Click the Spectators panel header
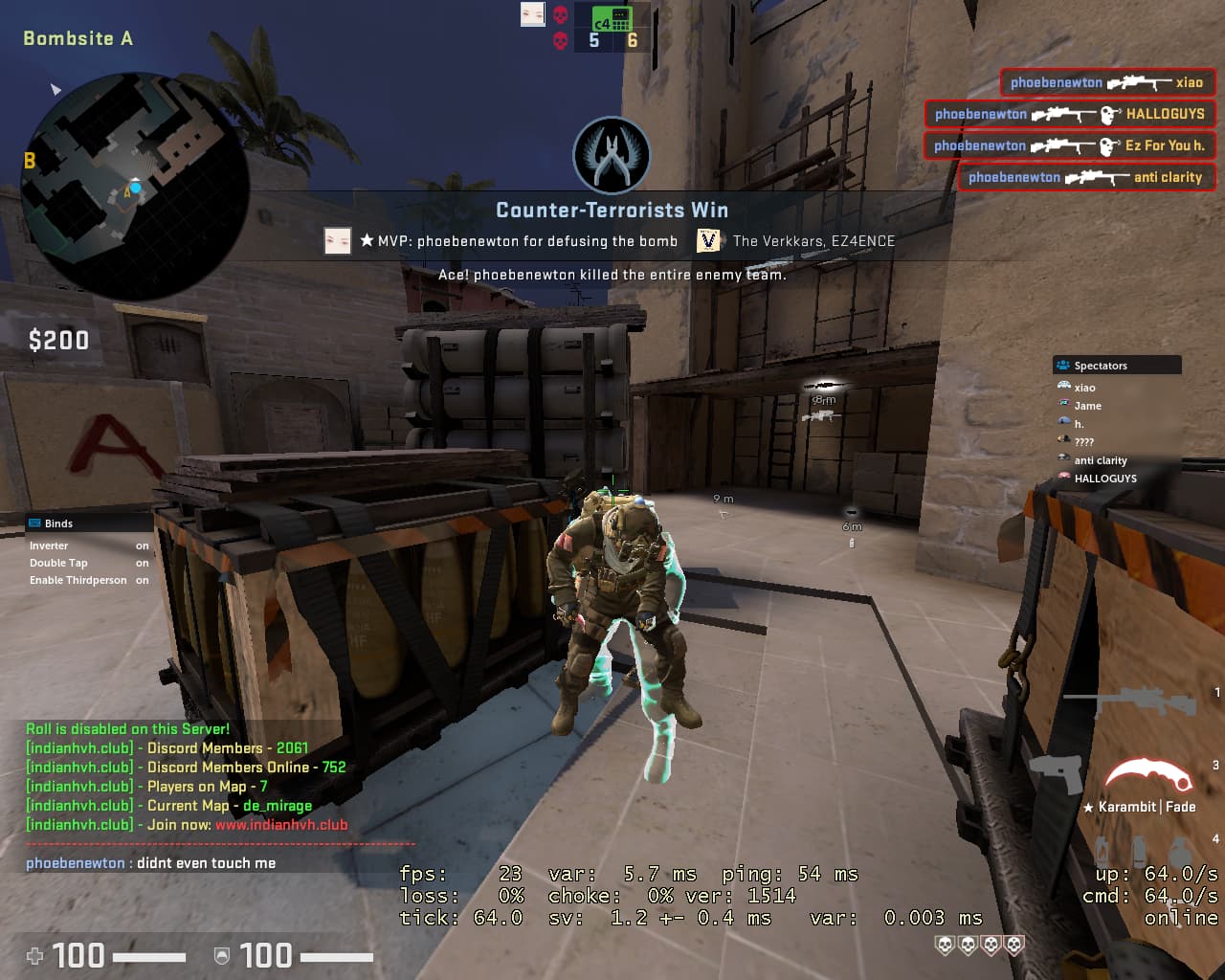 pyautogui.click(x=1117, y=366)
